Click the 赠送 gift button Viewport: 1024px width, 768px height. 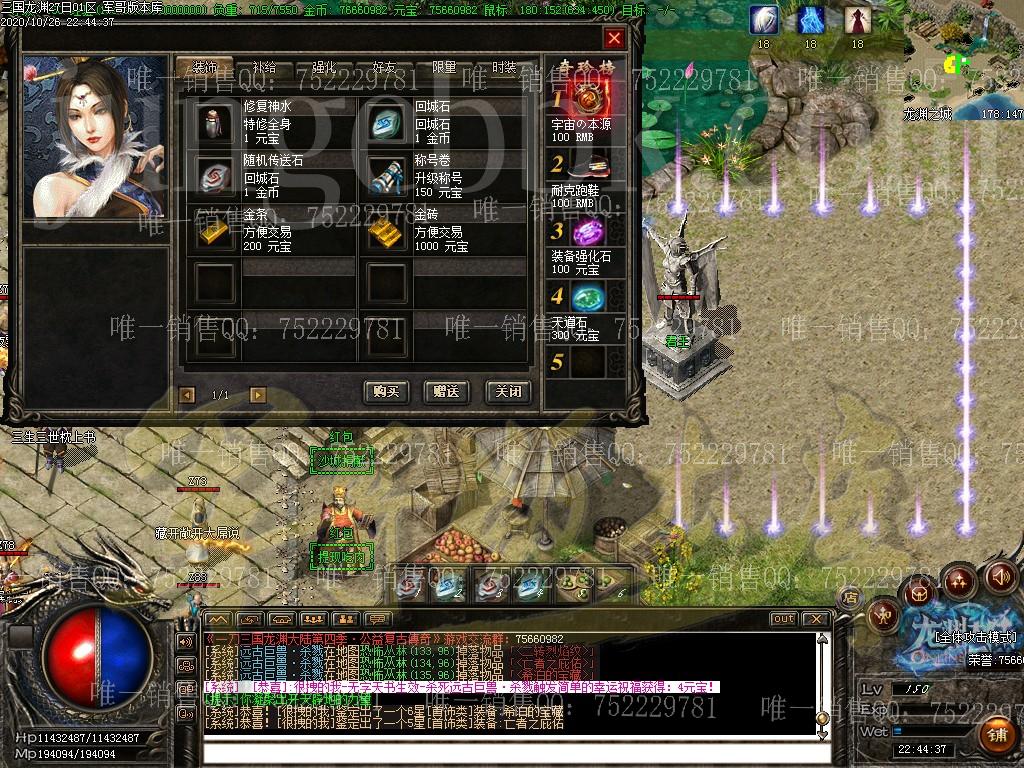point(446,392)
